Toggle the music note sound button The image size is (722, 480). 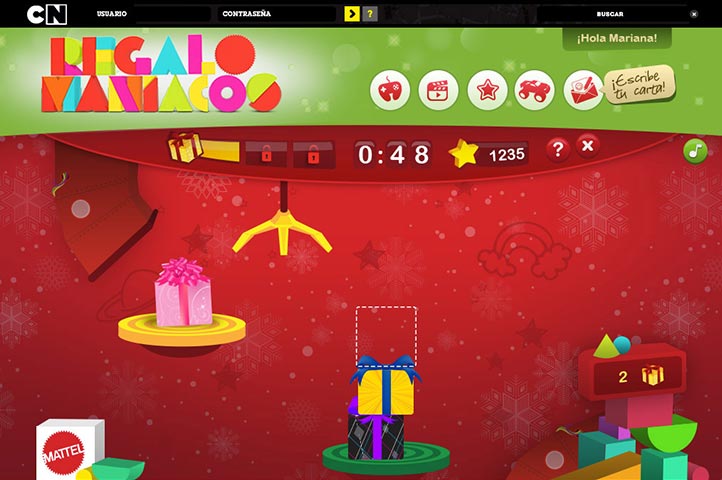pyautogui.click(x=695, y=151)
